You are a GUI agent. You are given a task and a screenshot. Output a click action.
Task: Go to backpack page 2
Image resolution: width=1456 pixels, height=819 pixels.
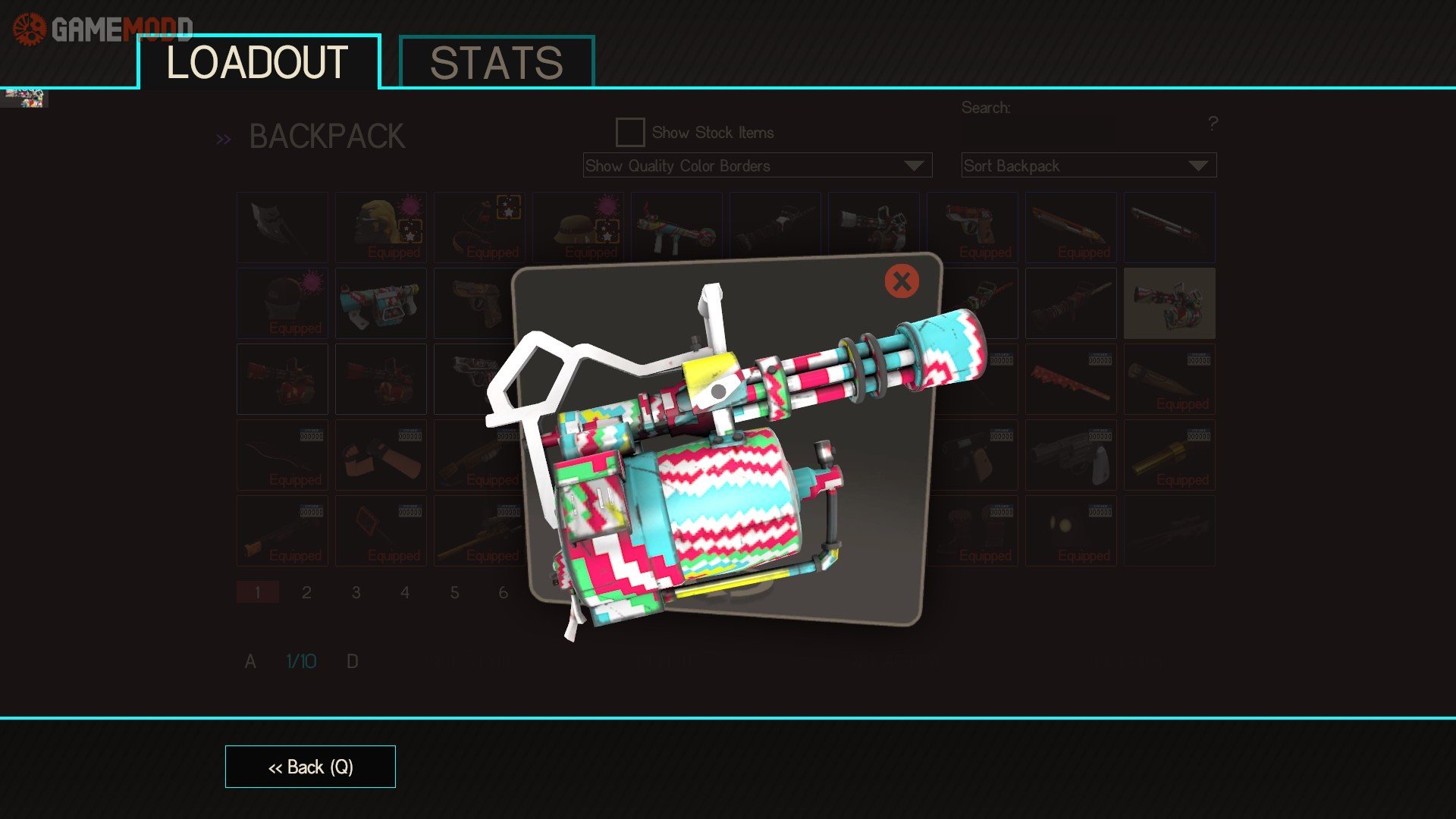click(x=306, y=592)
